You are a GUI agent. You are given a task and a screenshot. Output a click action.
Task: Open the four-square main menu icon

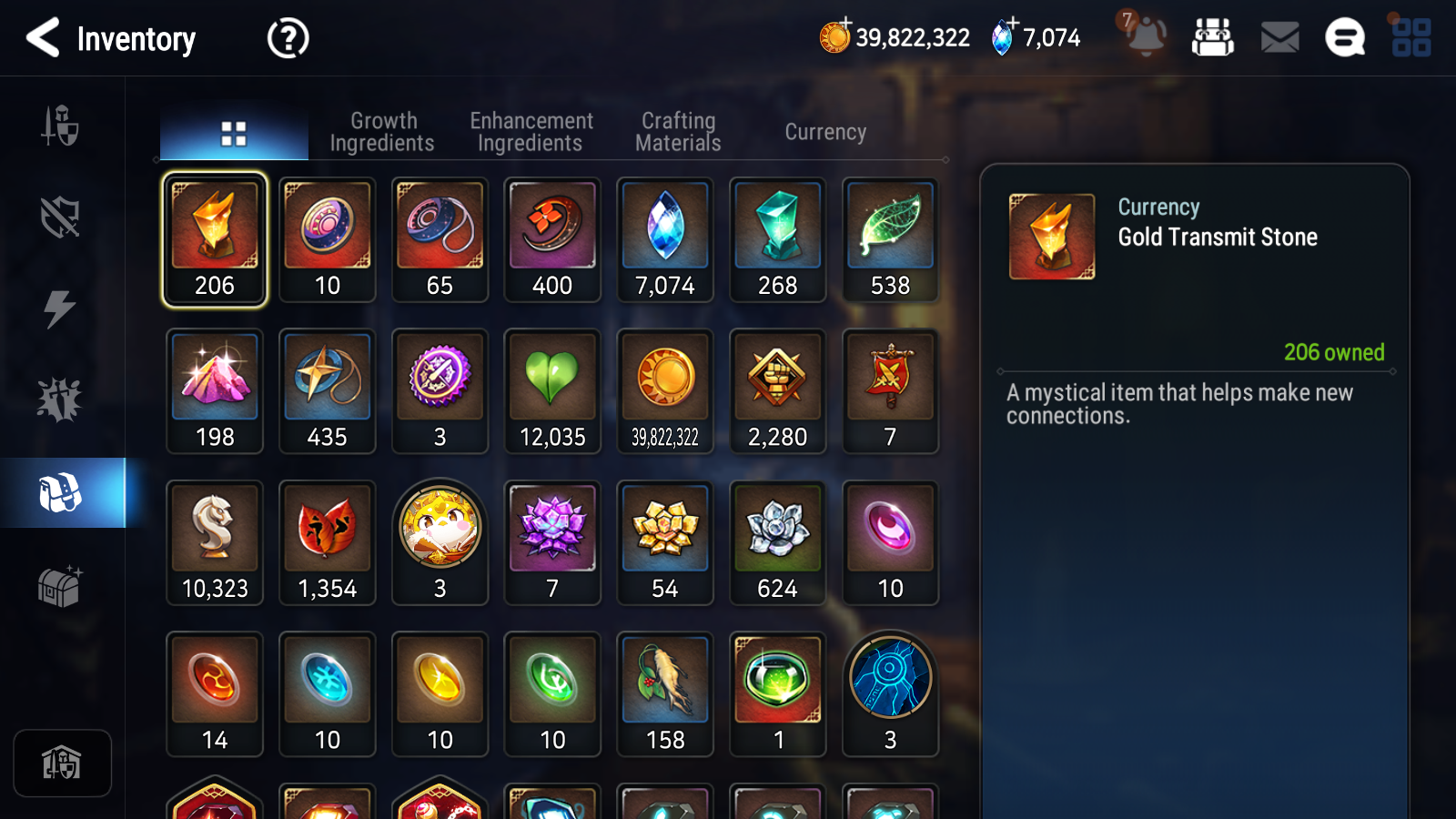pos(1411,38)
